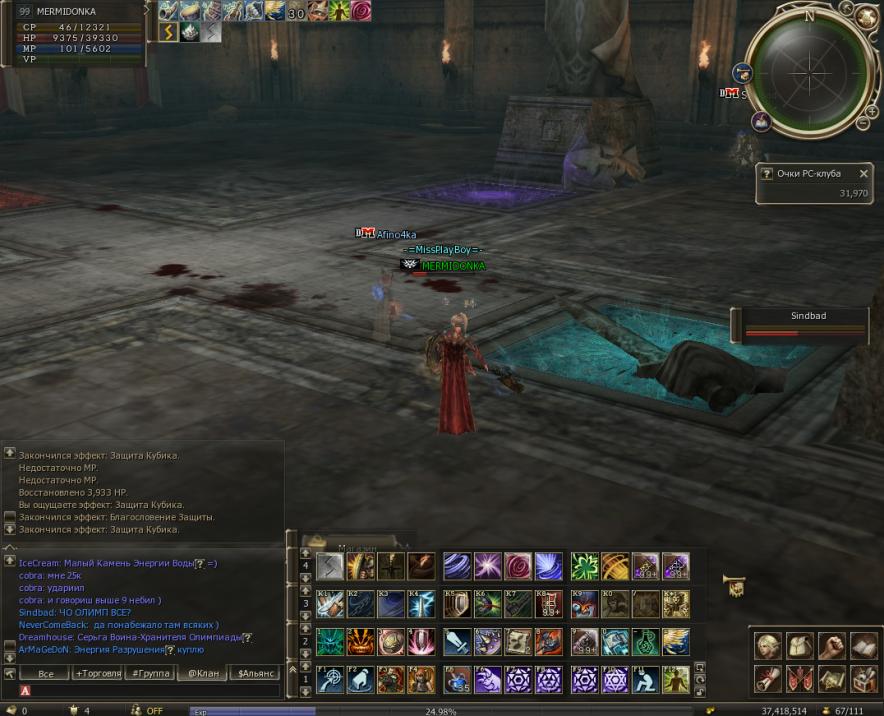Click the chat message input field

[150, 690]
